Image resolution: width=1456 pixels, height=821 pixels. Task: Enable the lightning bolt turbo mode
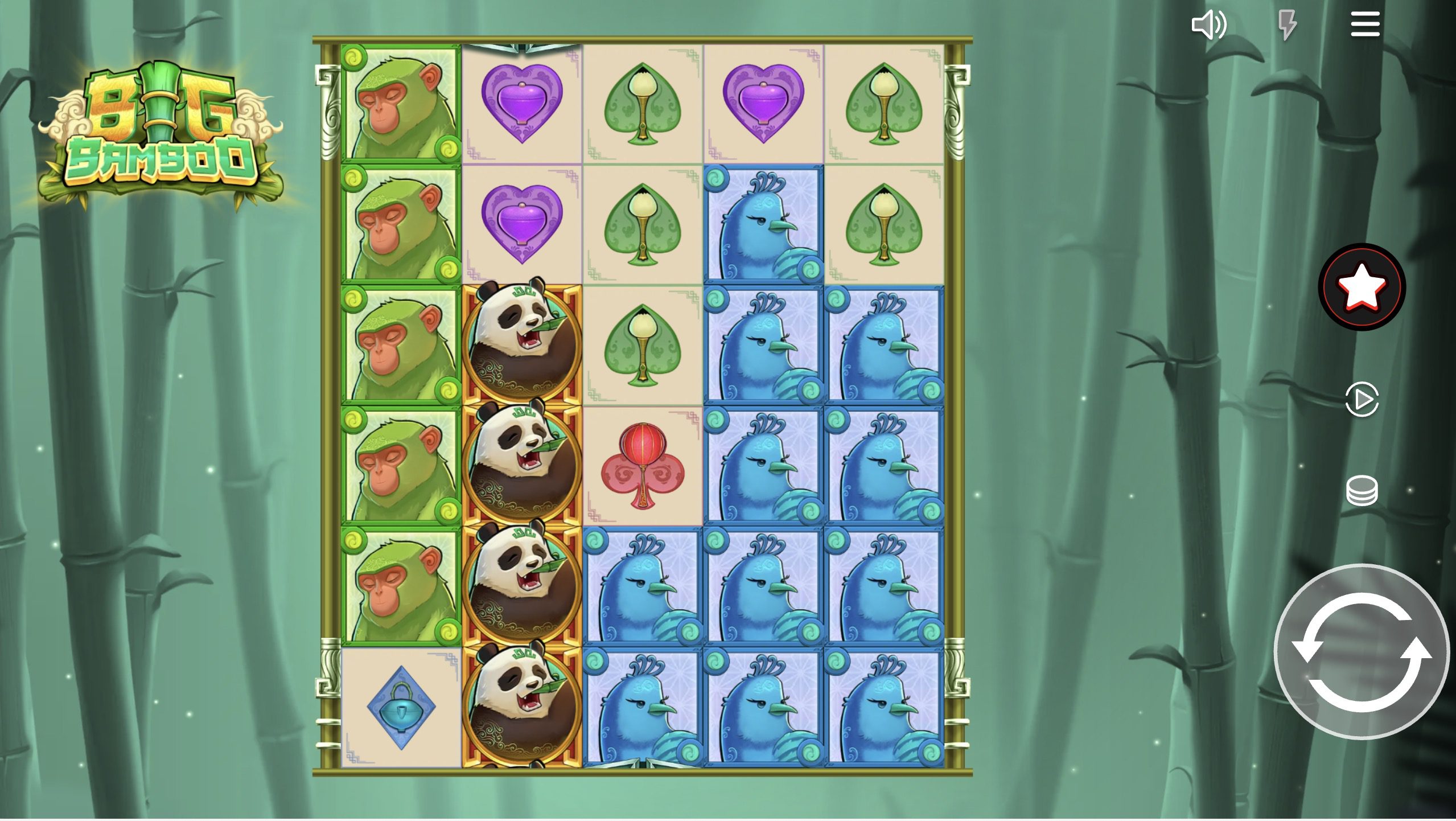[1287, 25]
